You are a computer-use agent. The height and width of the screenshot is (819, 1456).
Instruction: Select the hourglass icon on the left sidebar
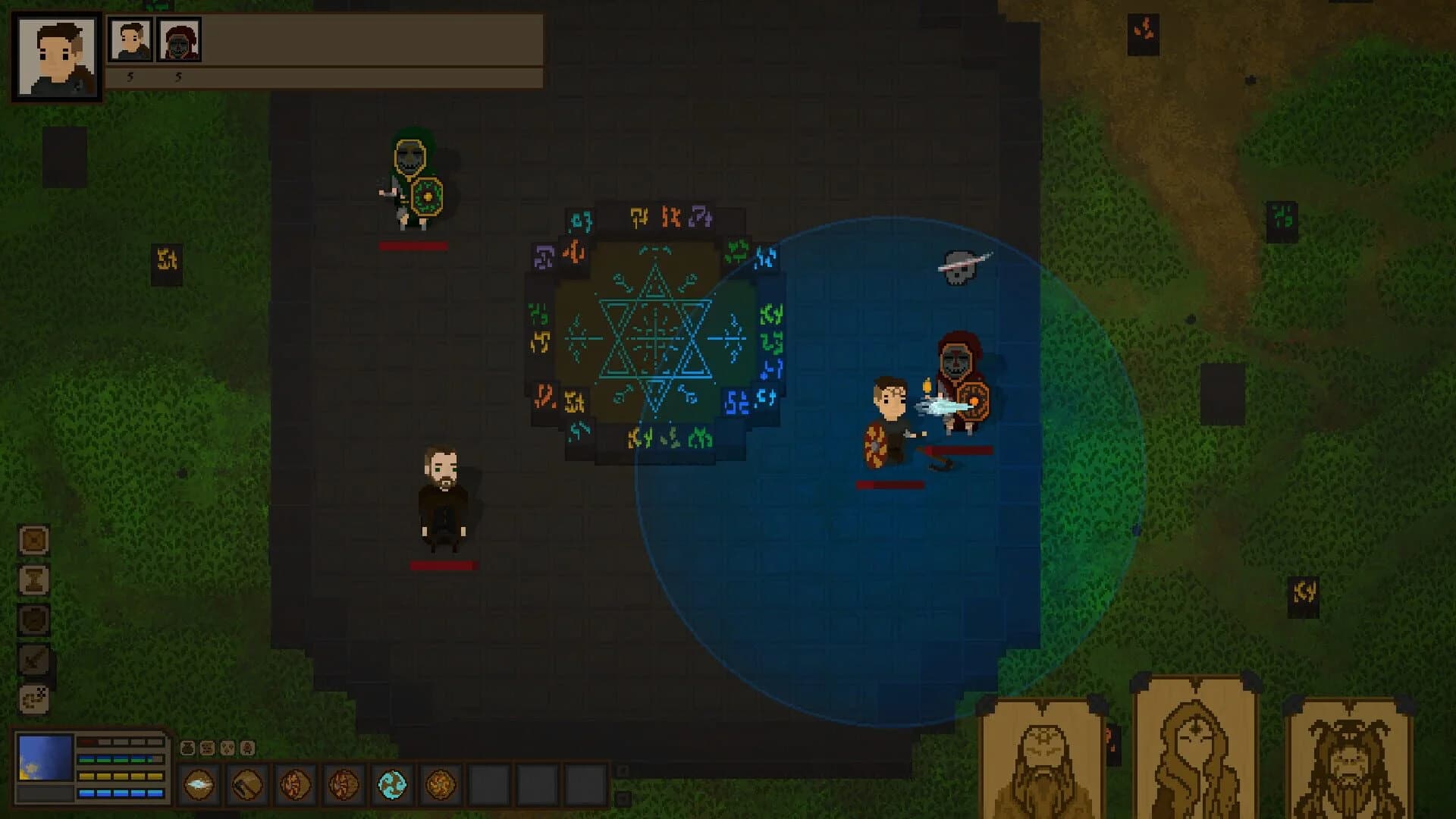(x=33, y=581)
